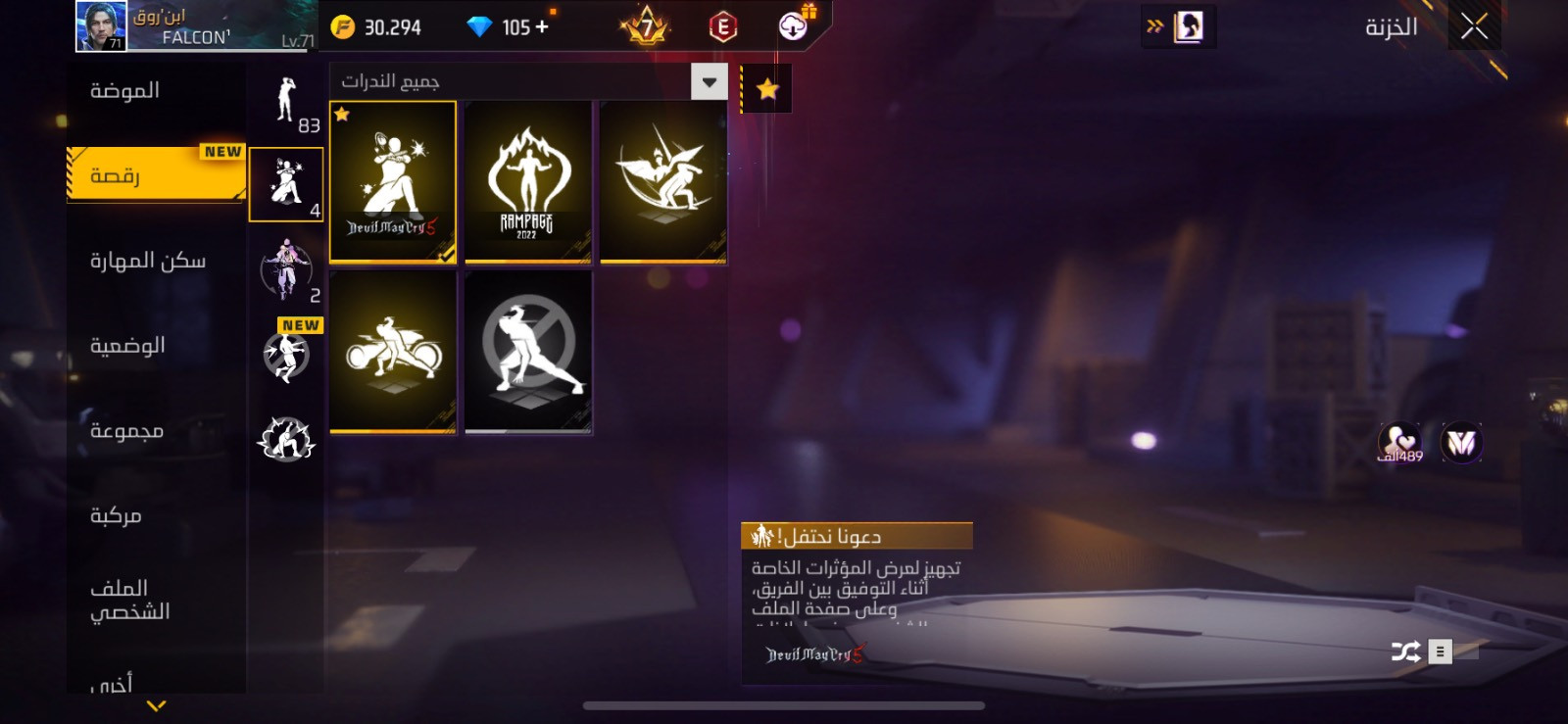Choose the مجموعة collection category
Viewport: 1568px width, 724px height.
[x=126, y=431]
